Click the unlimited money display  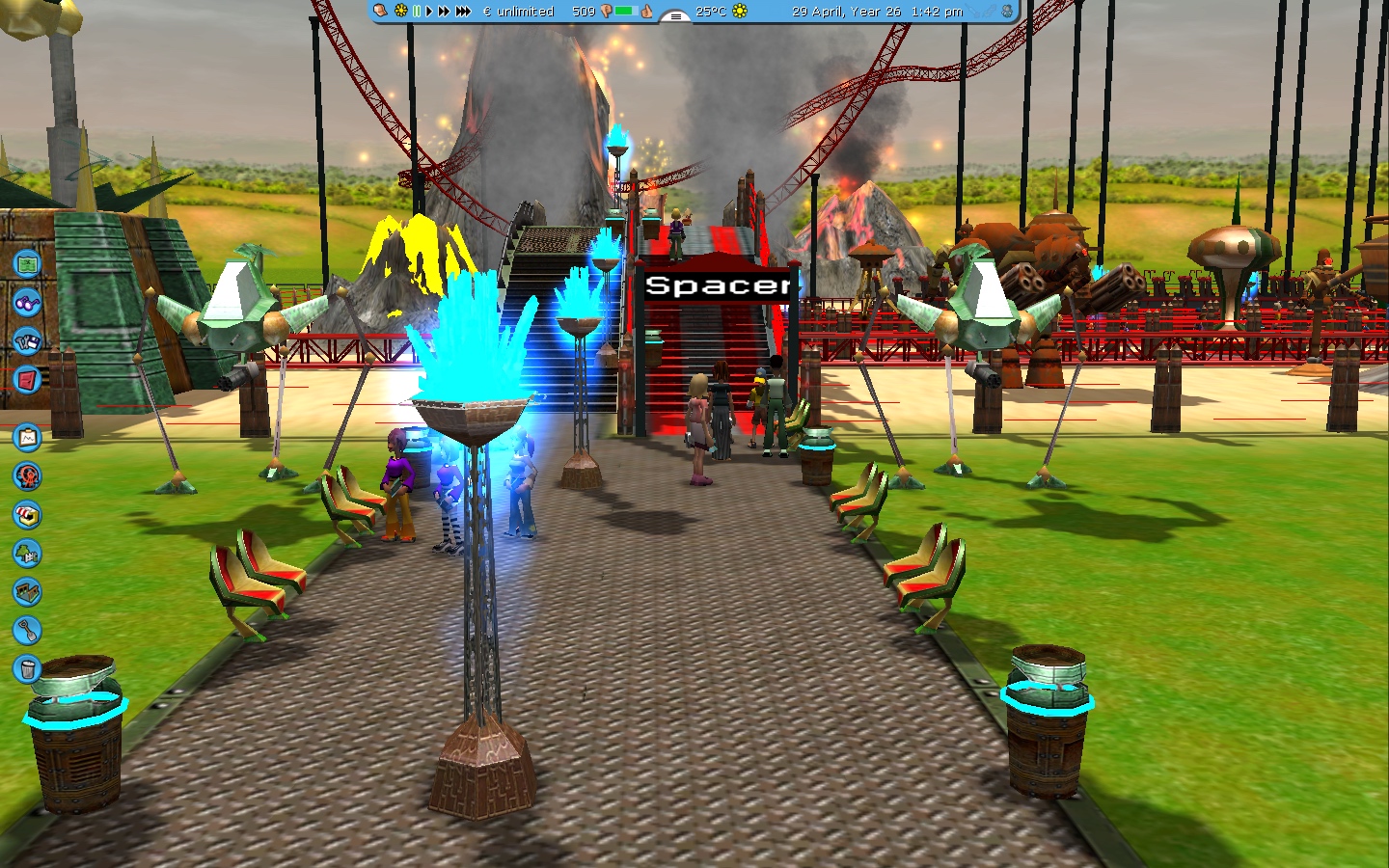[x=519, y=12]
